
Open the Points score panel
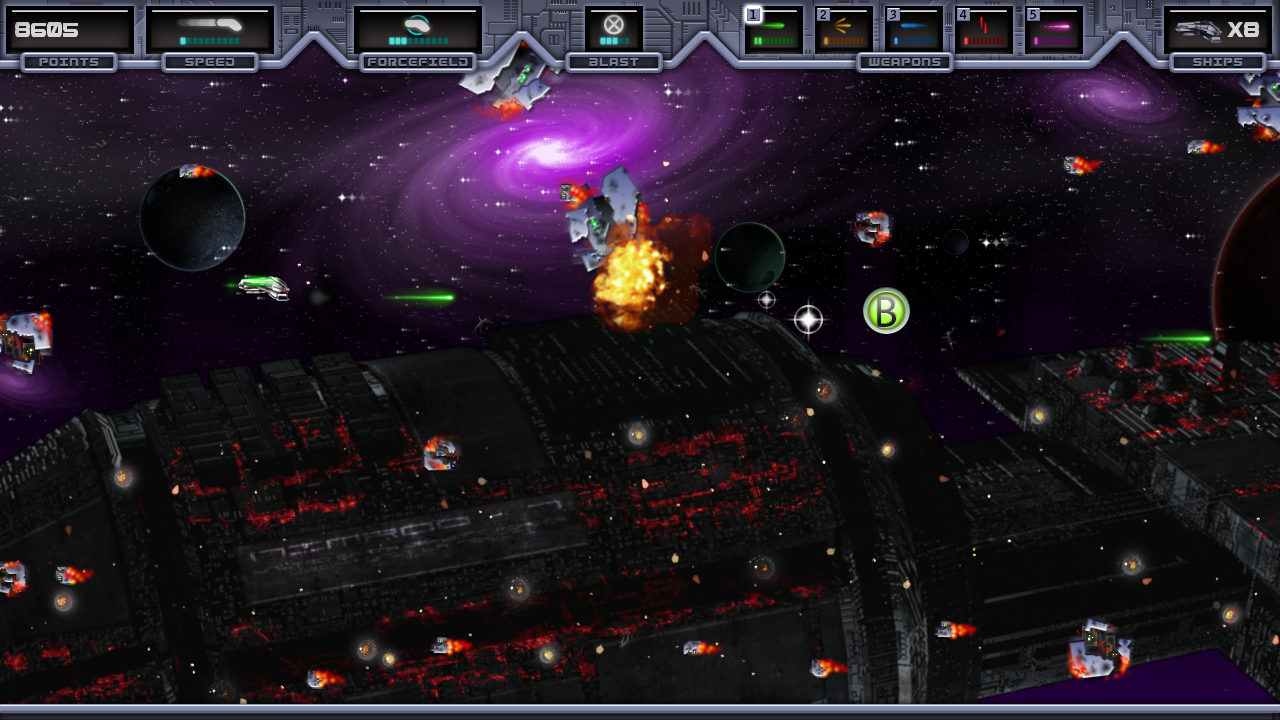point(68,29)
